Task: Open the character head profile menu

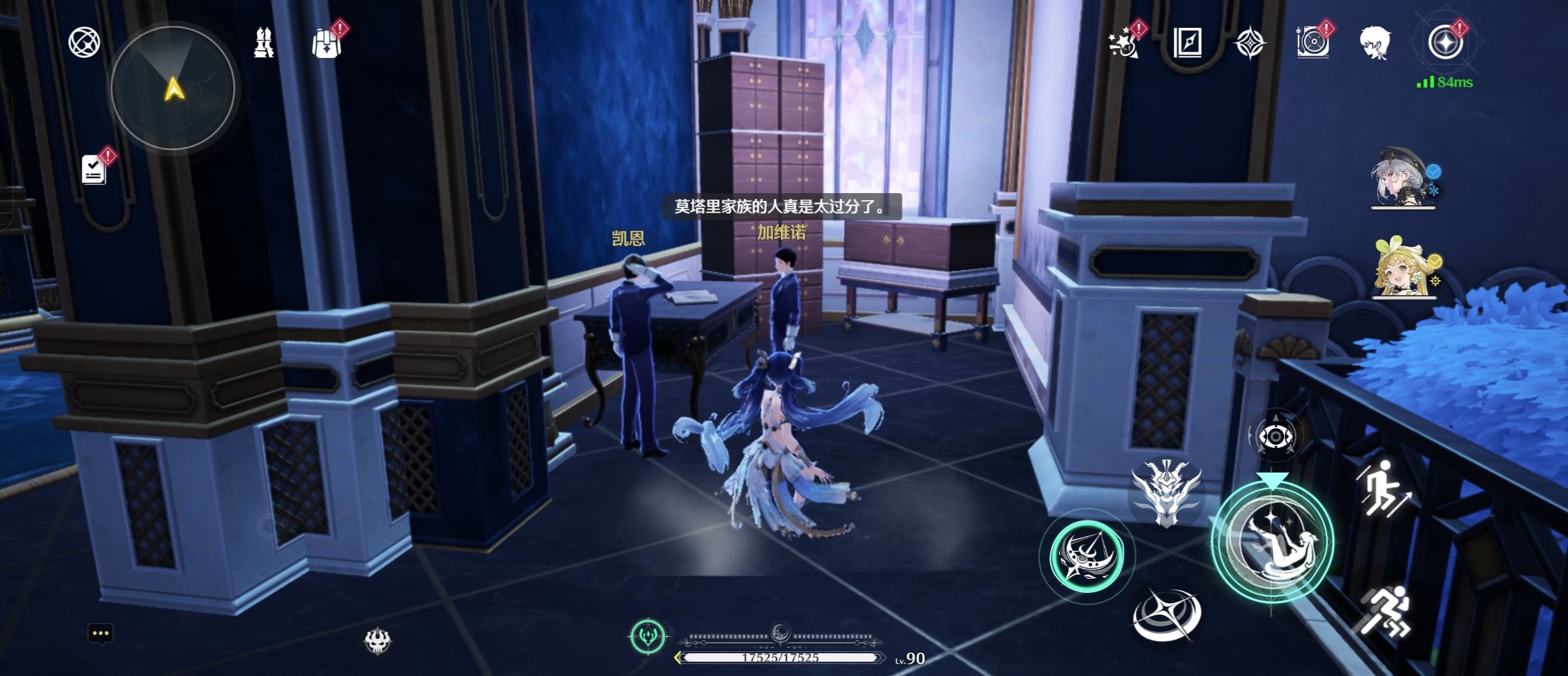Action: (x=1375, y=43)
